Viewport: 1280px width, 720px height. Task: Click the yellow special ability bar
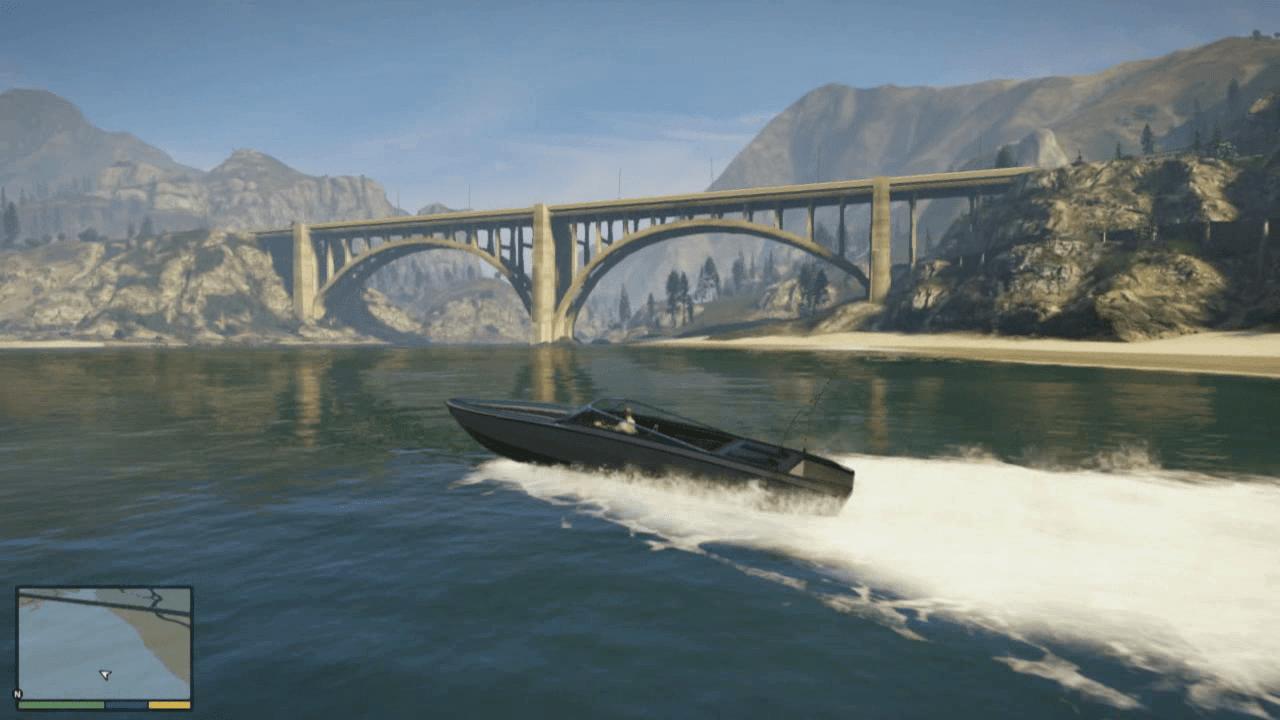pyautogui.click(x=169, y=705)
